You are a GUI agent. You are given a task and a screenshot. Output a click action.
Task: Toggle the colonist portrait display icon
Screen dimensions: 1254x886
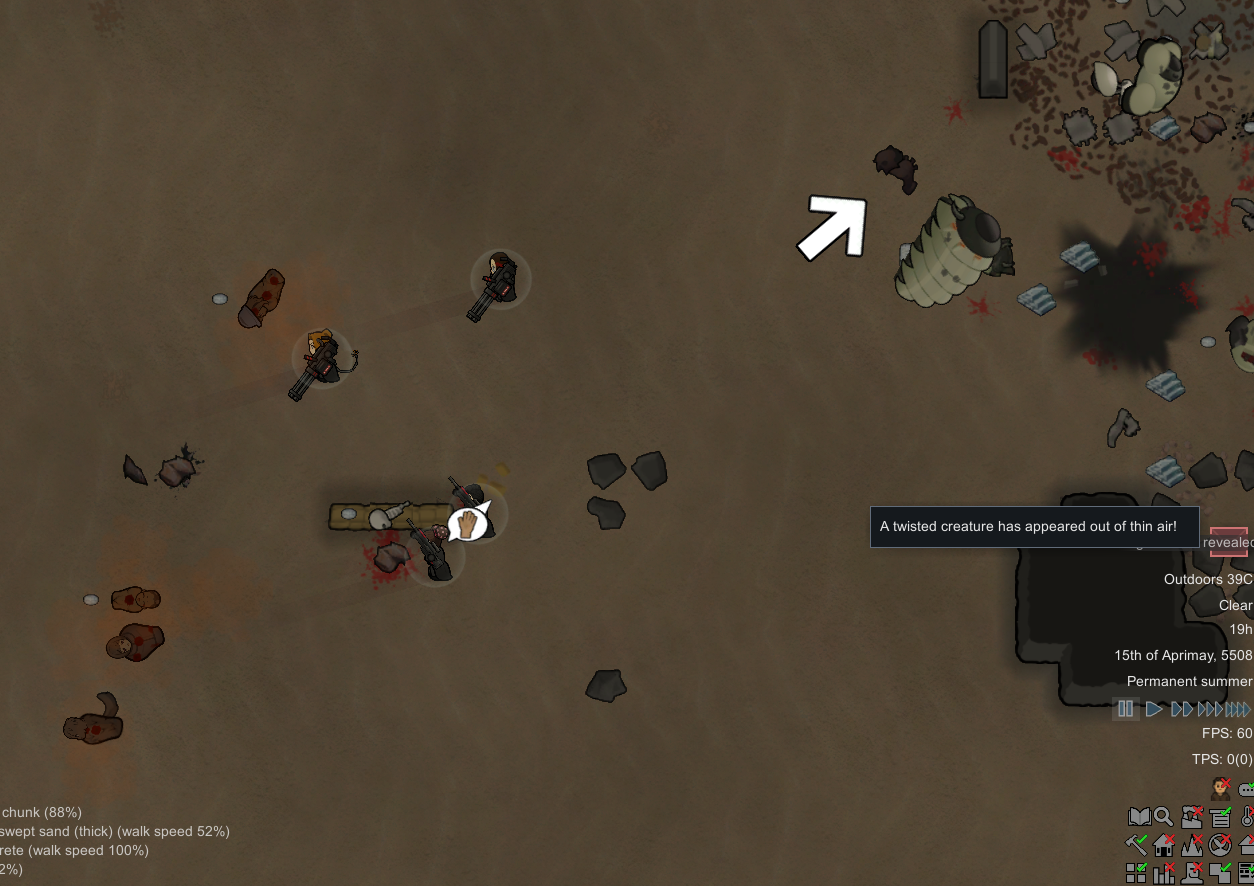(1220, 789)
